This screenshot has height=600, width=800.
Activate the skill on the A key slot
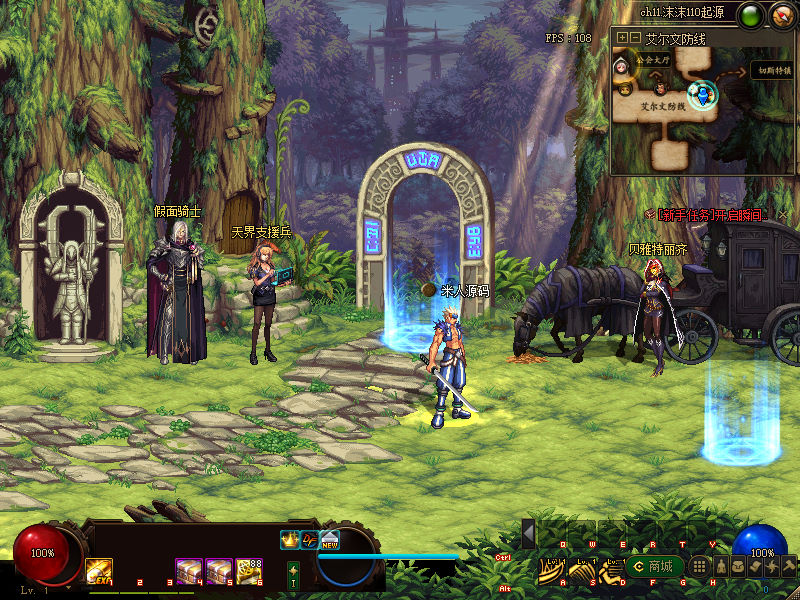(x=552, y=570)
